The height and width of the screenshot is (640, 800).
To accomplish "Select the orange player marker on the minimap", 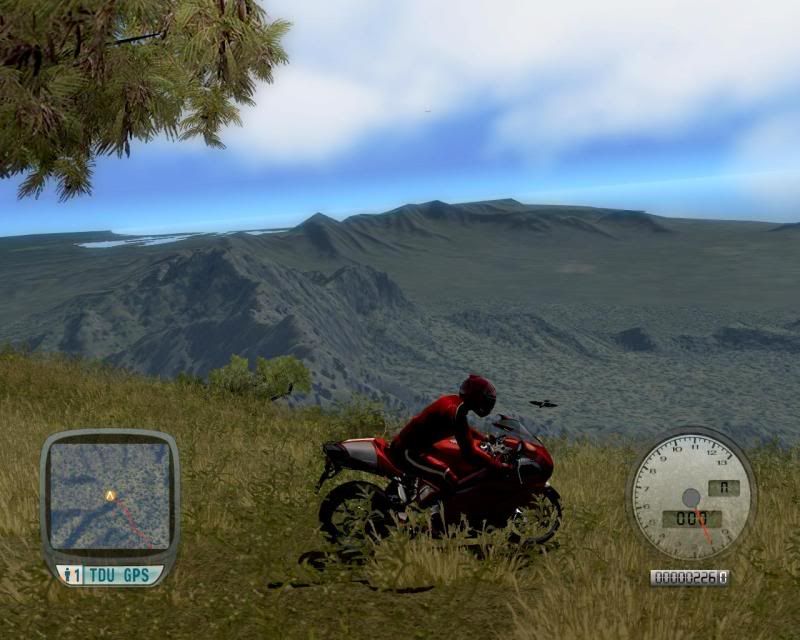I will [x=110, y=495].
